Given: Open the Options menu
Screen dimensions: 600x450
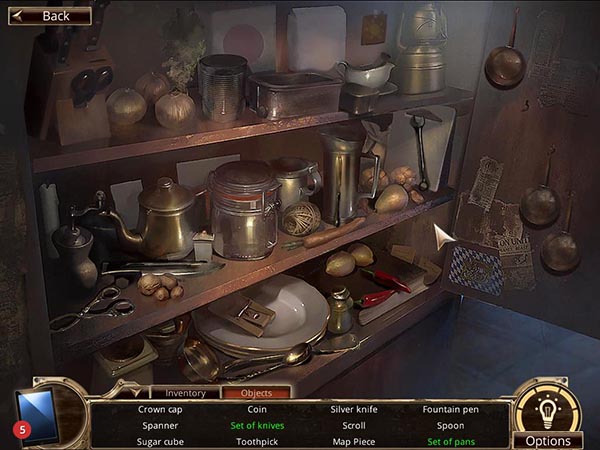Looking at the screenshot, I should pos(548,440).
